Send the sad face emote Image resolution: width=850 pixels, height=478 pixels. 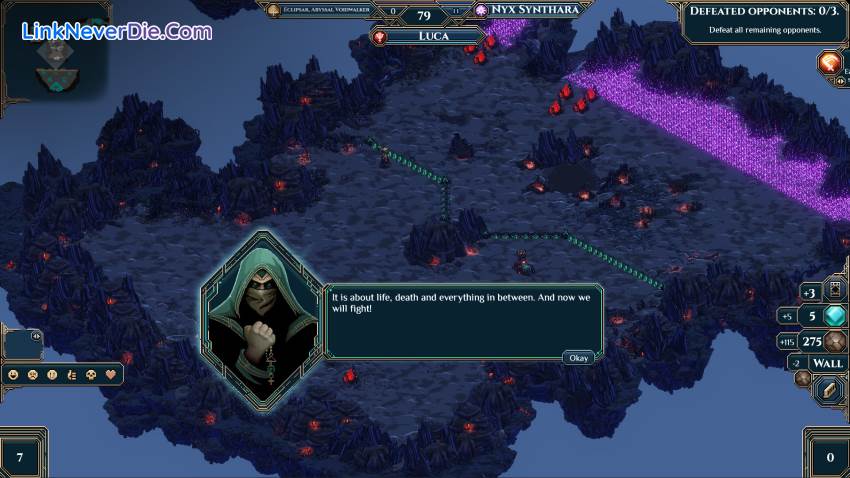pos(33,375)
